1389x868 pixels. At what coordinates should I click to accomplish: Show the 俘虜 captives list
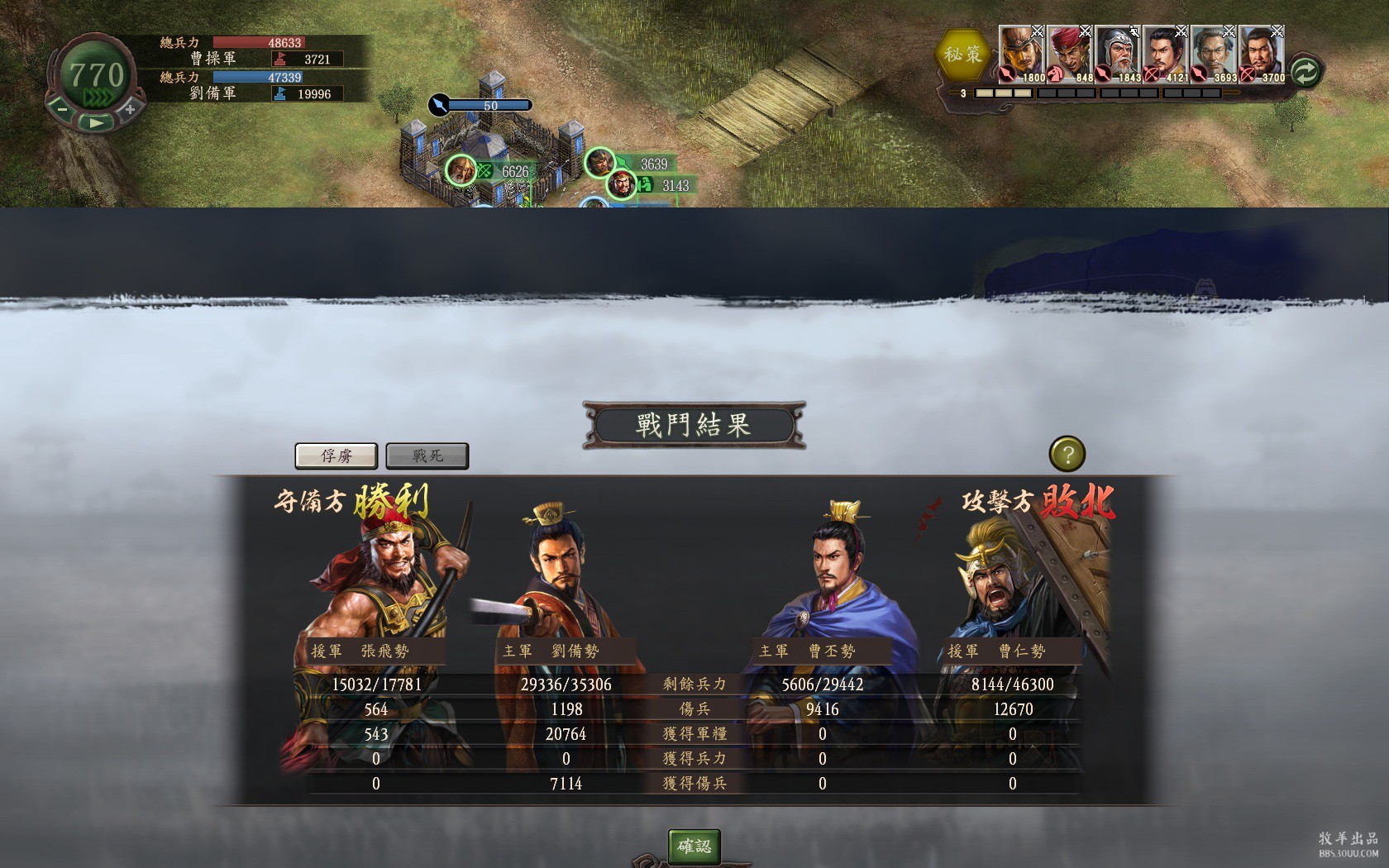(337, 455)
